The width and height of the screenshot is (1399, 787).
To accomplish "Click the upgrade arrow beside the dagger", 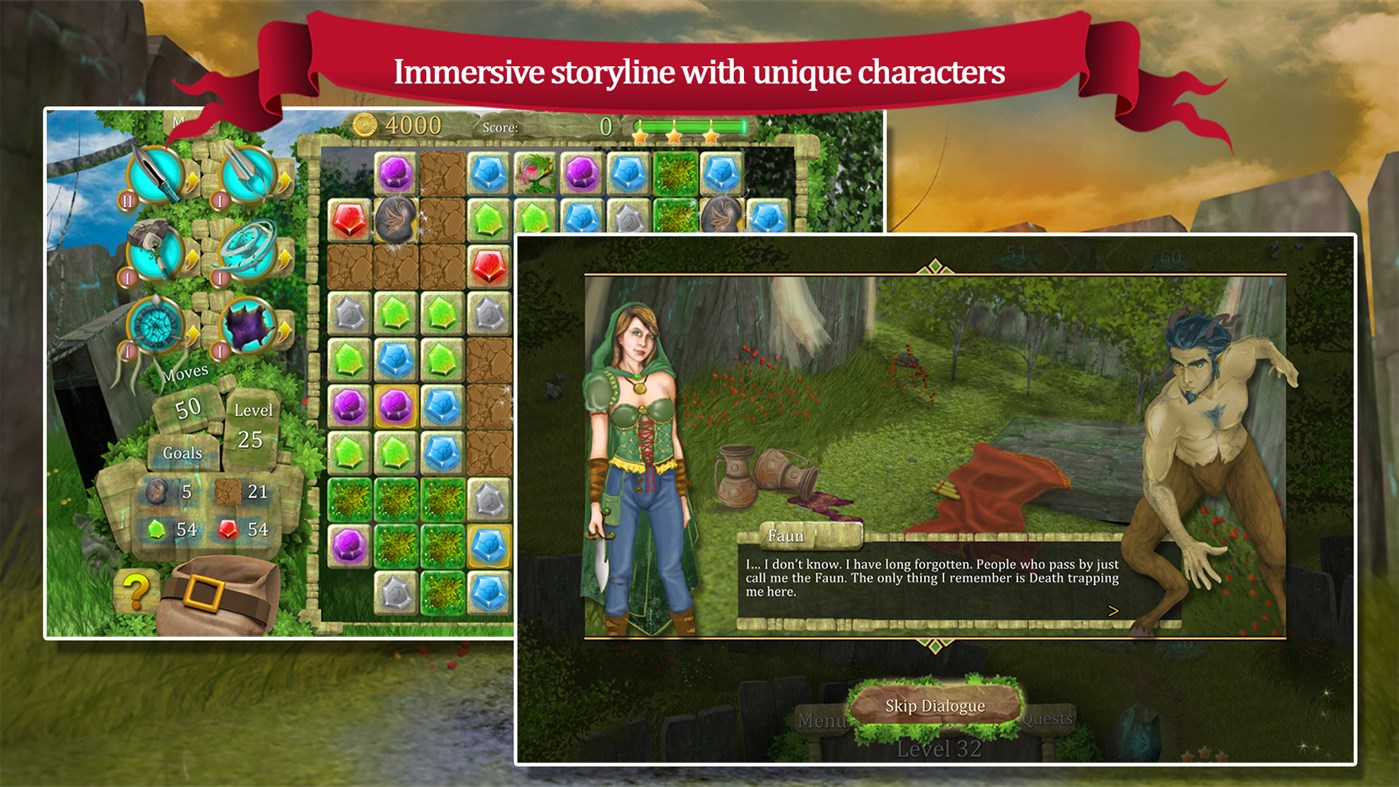I will coord(192,180).
